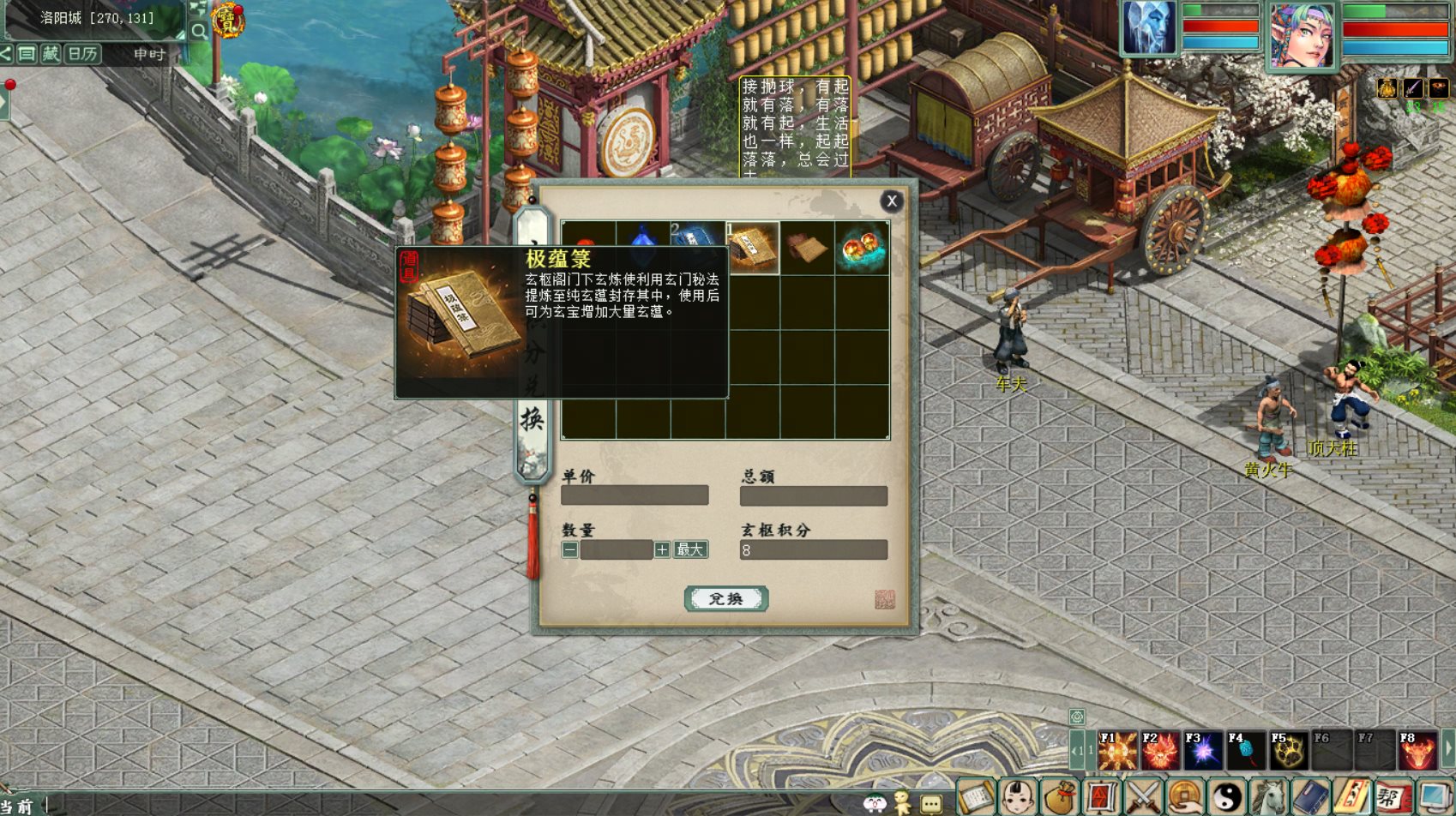Click the magnifier search button by minimap
This screenshot has width=1456, height=816.
(199, 32)
